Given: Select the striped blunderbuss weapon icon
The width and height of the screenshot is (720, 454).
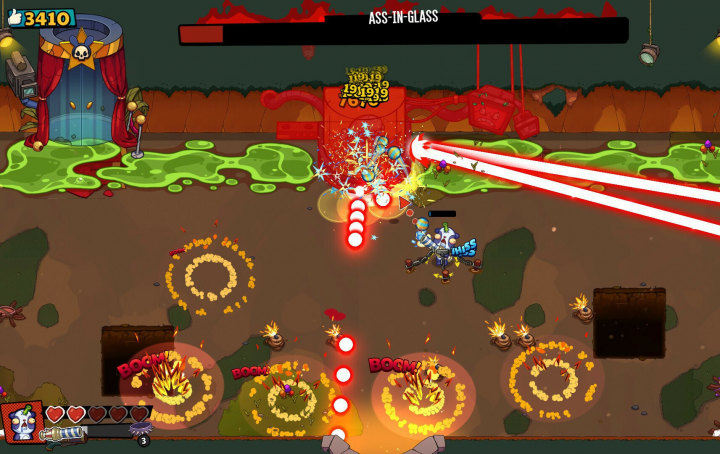Looking at the screenshot, I should 63,436.
